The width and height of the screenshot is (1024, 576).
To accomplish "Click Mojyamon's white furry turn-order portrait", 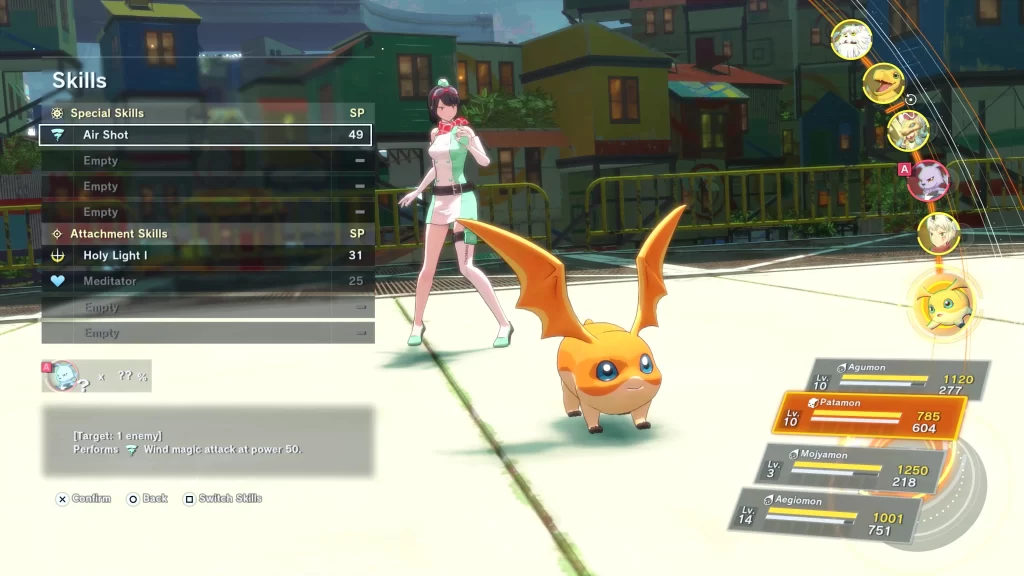I will (x=851, y=40).
